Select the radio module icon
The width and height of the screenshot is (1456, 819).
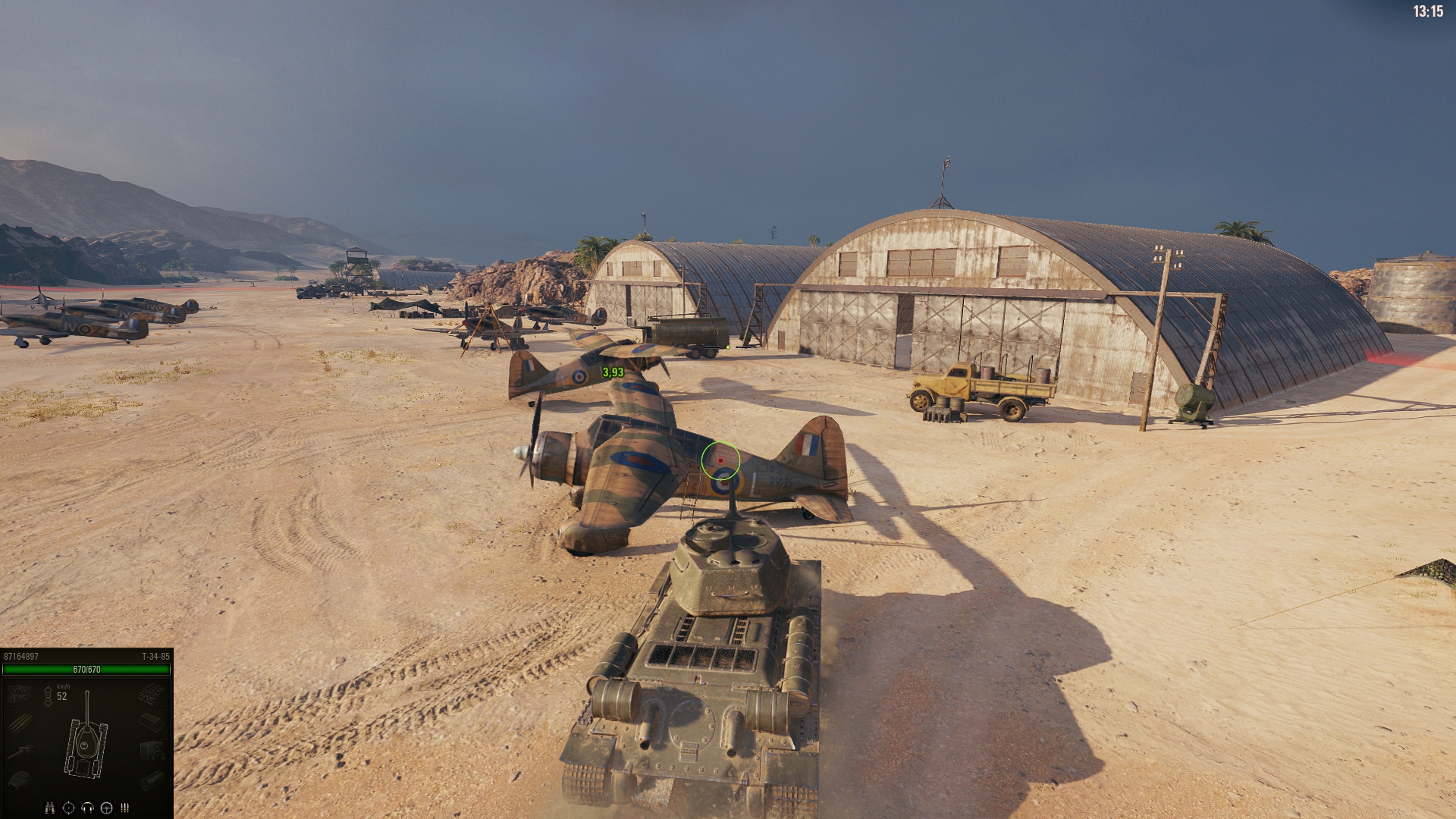[151, 751]
